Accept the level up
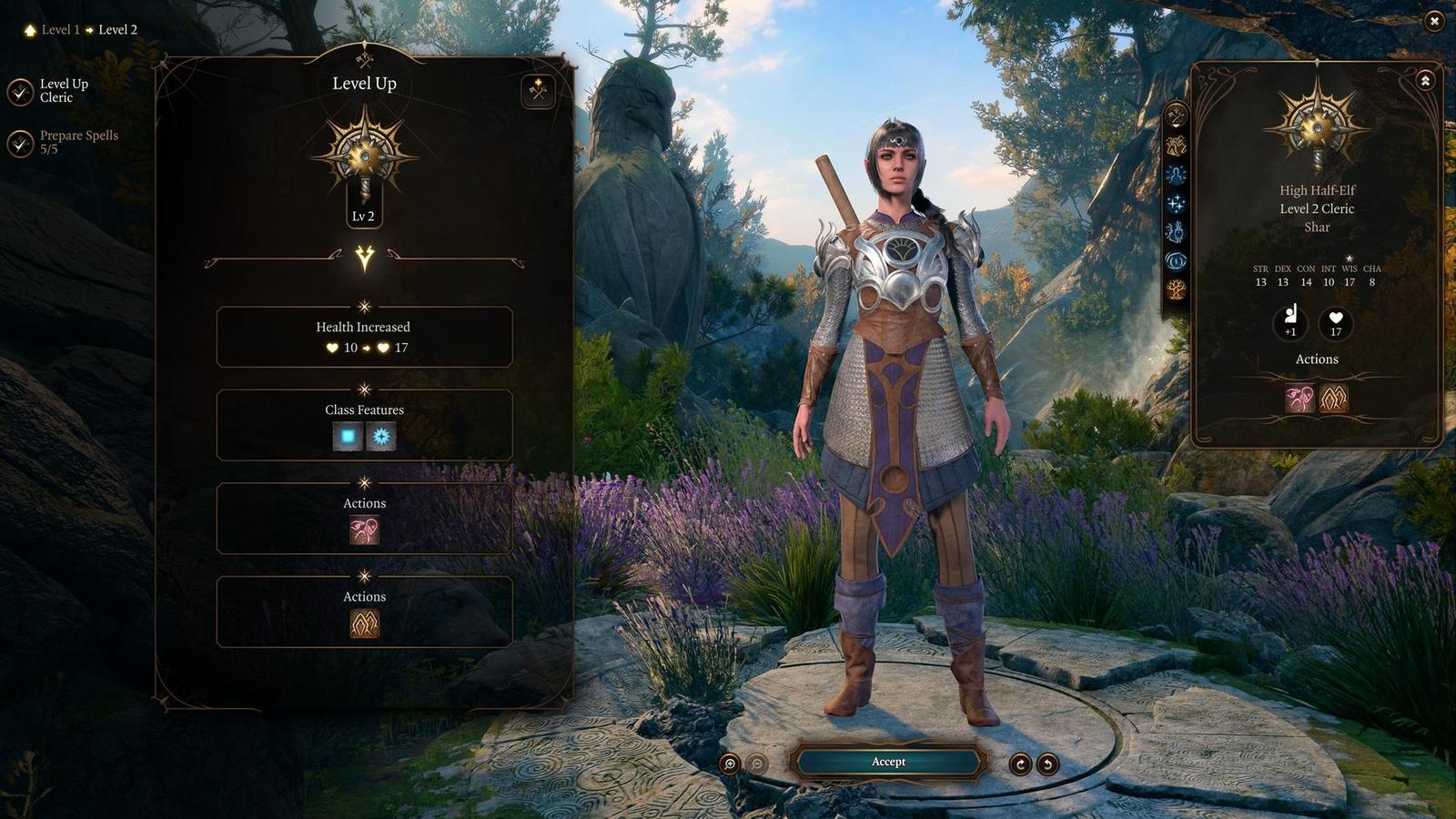The image size is (1456, 819). (888, 762)
